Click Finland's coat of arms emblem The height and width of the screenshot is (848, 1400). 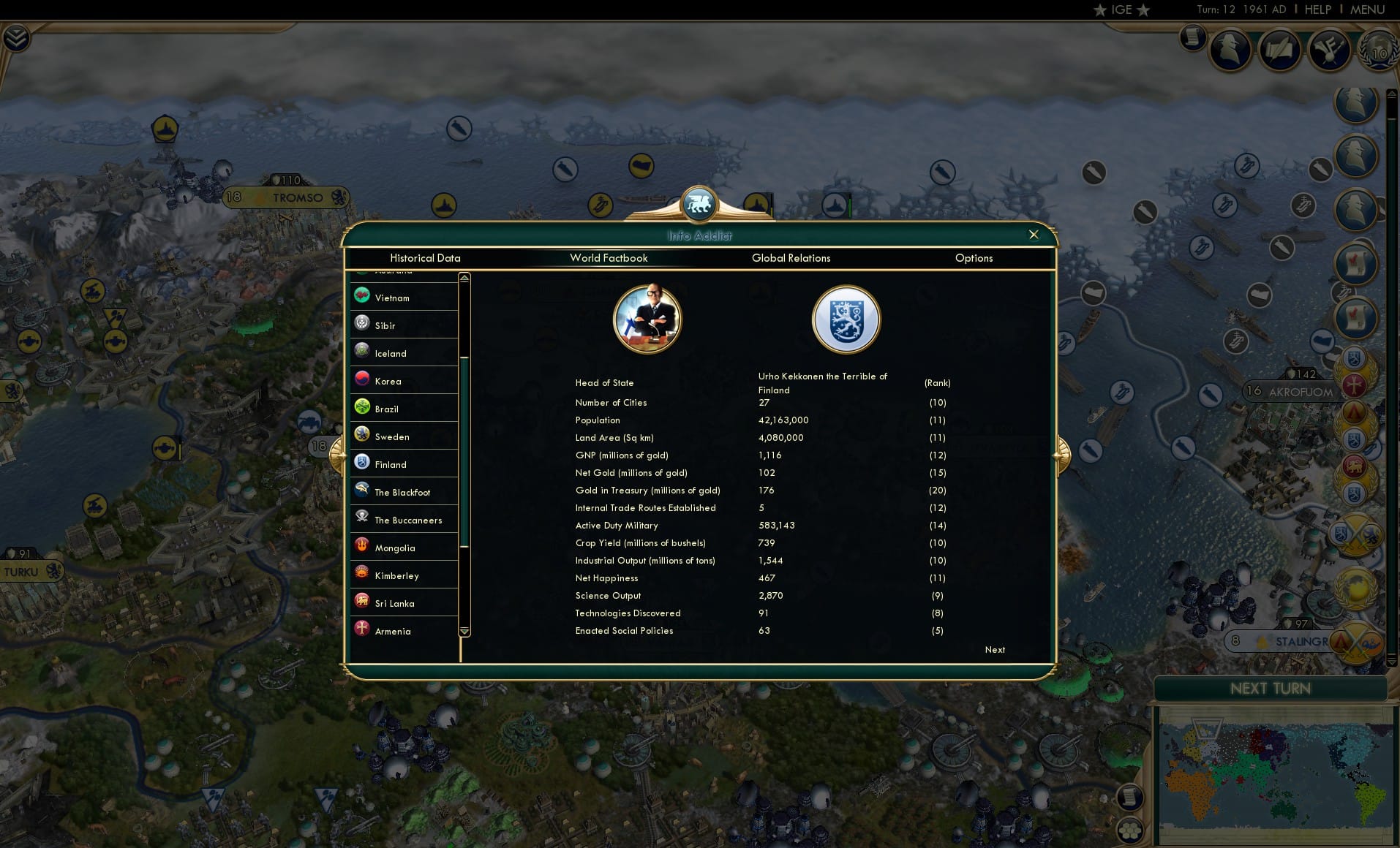click(x=846, y=319)
